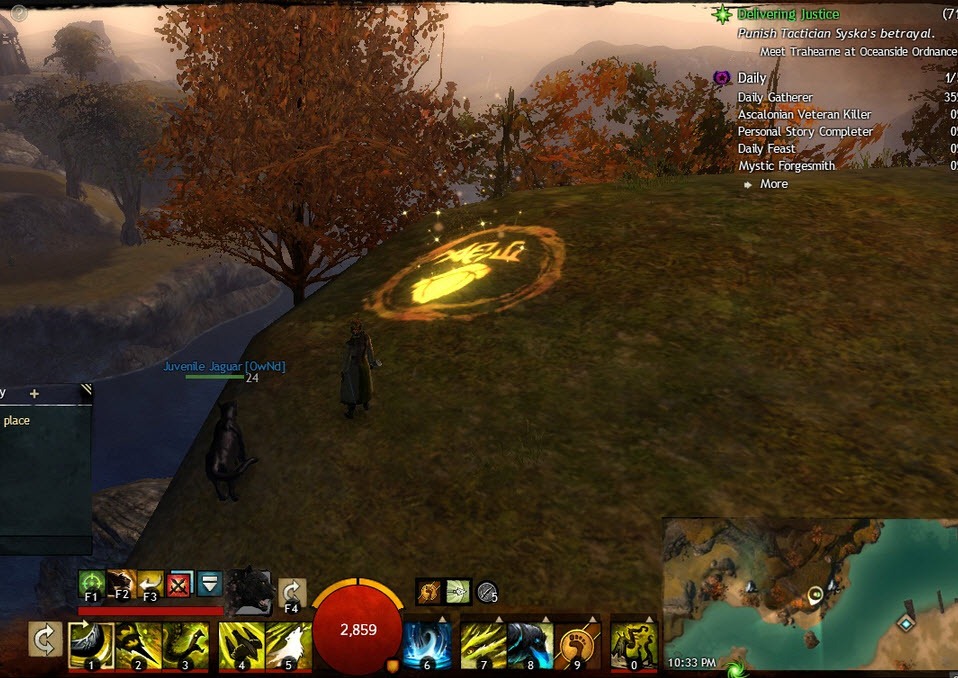Open the Daily achievements tracker
The height and width of the screenshot is (678, 958).
751,78
